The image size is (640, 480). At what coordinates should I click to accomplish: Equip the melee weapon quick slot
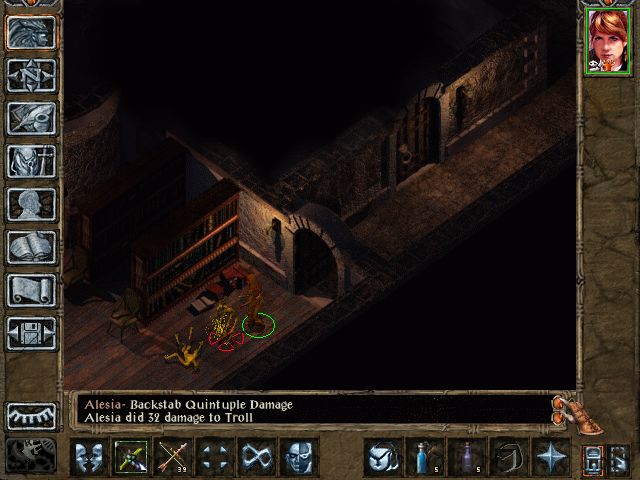click(130, 457)
